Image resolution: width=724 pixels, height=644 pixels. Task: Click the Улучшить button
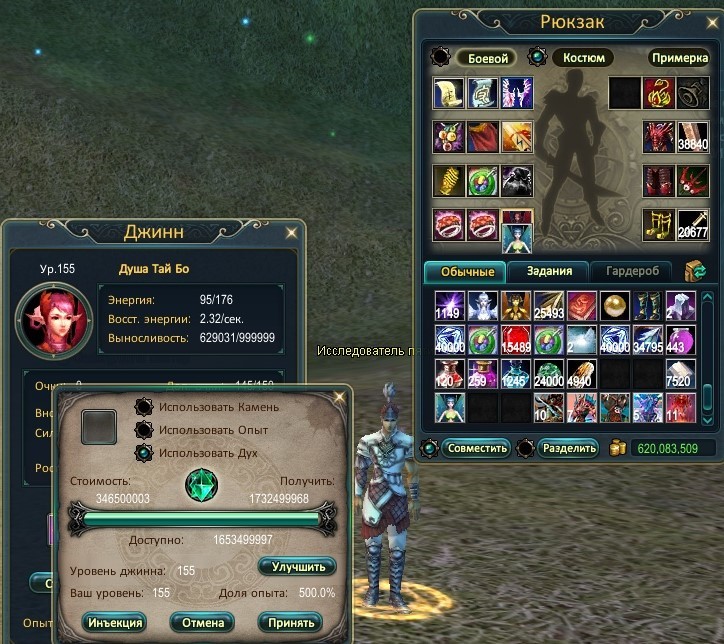click(297, 566)
